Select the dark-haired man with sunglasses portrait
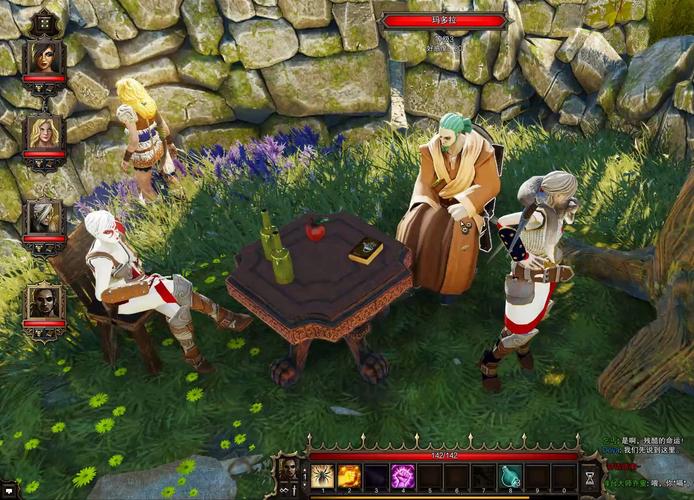The width and height of the screenshot is (694, 500). point(45,302)
